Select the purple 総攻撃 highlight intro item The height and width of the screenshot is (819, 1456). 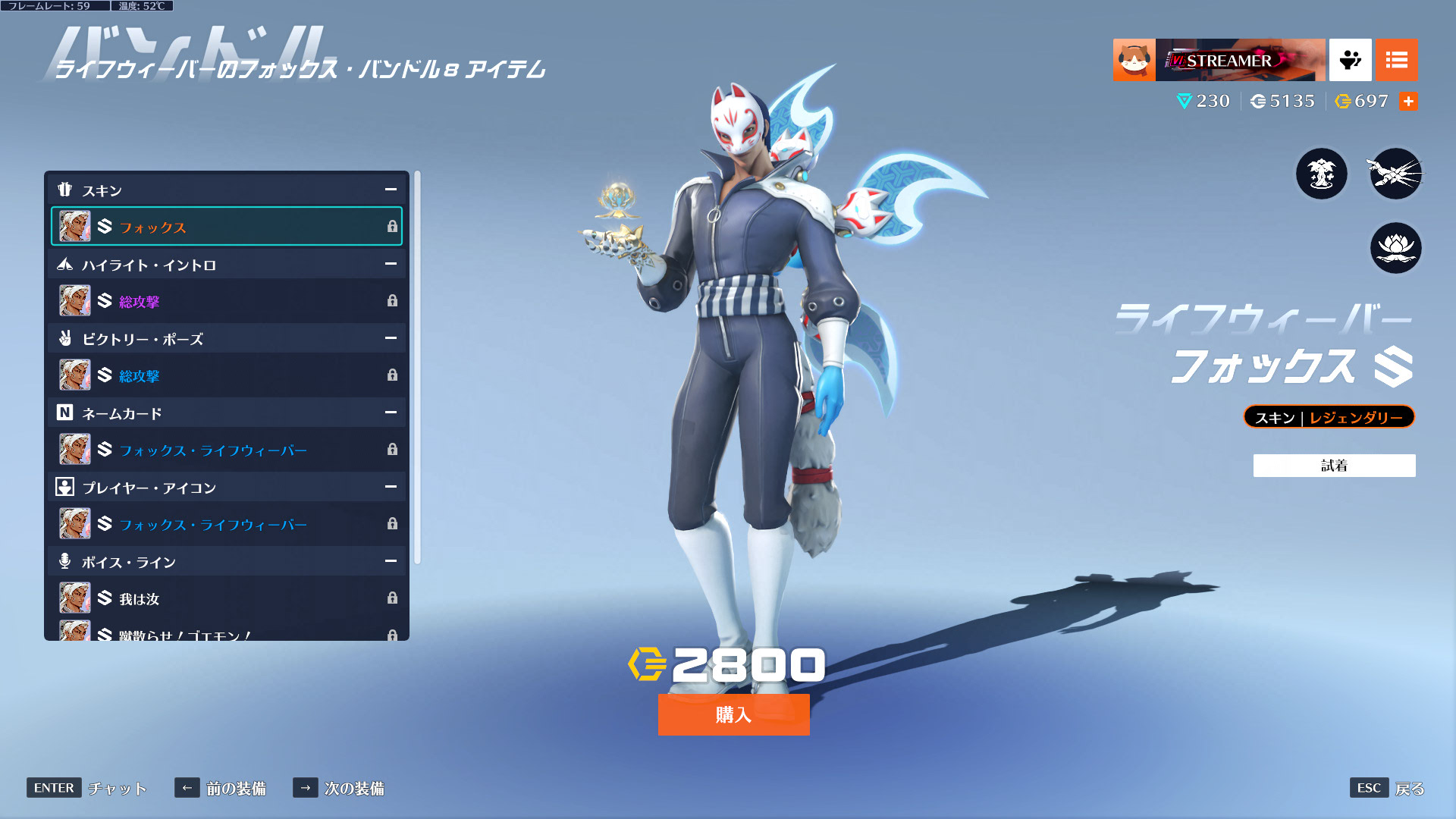point(226,301)
